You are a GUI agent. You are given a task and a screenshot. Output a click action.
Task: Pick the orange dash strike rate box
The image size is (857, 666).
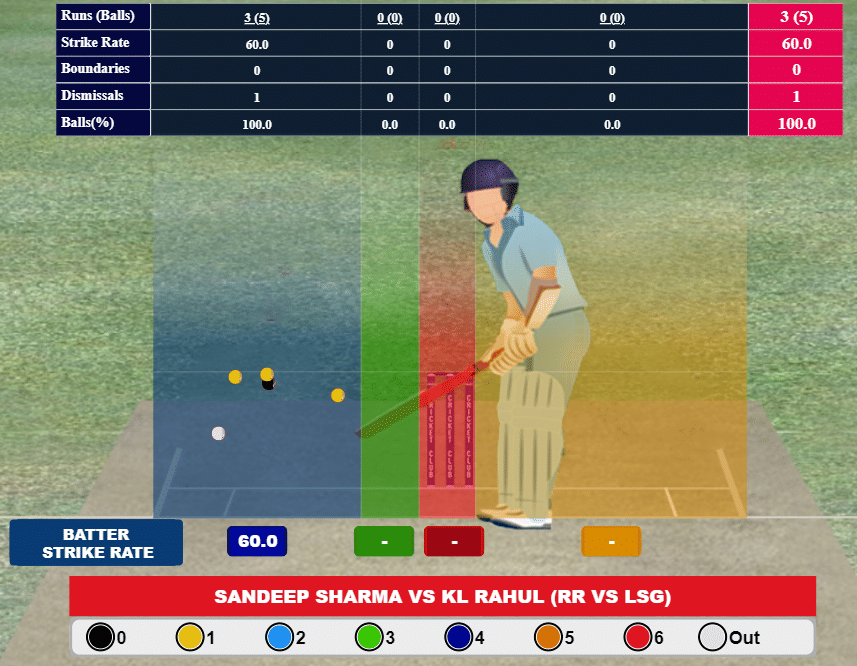[611, 541]
